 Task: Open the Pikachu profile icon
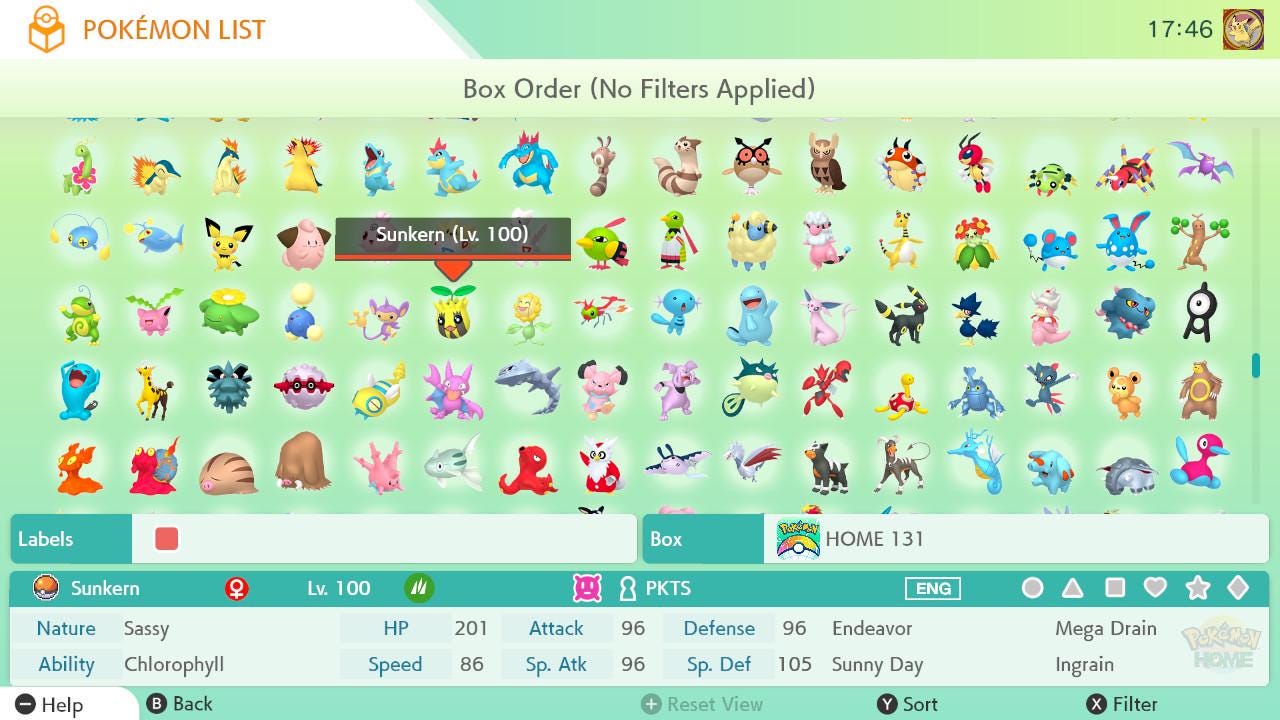[x=1243, y=28]
